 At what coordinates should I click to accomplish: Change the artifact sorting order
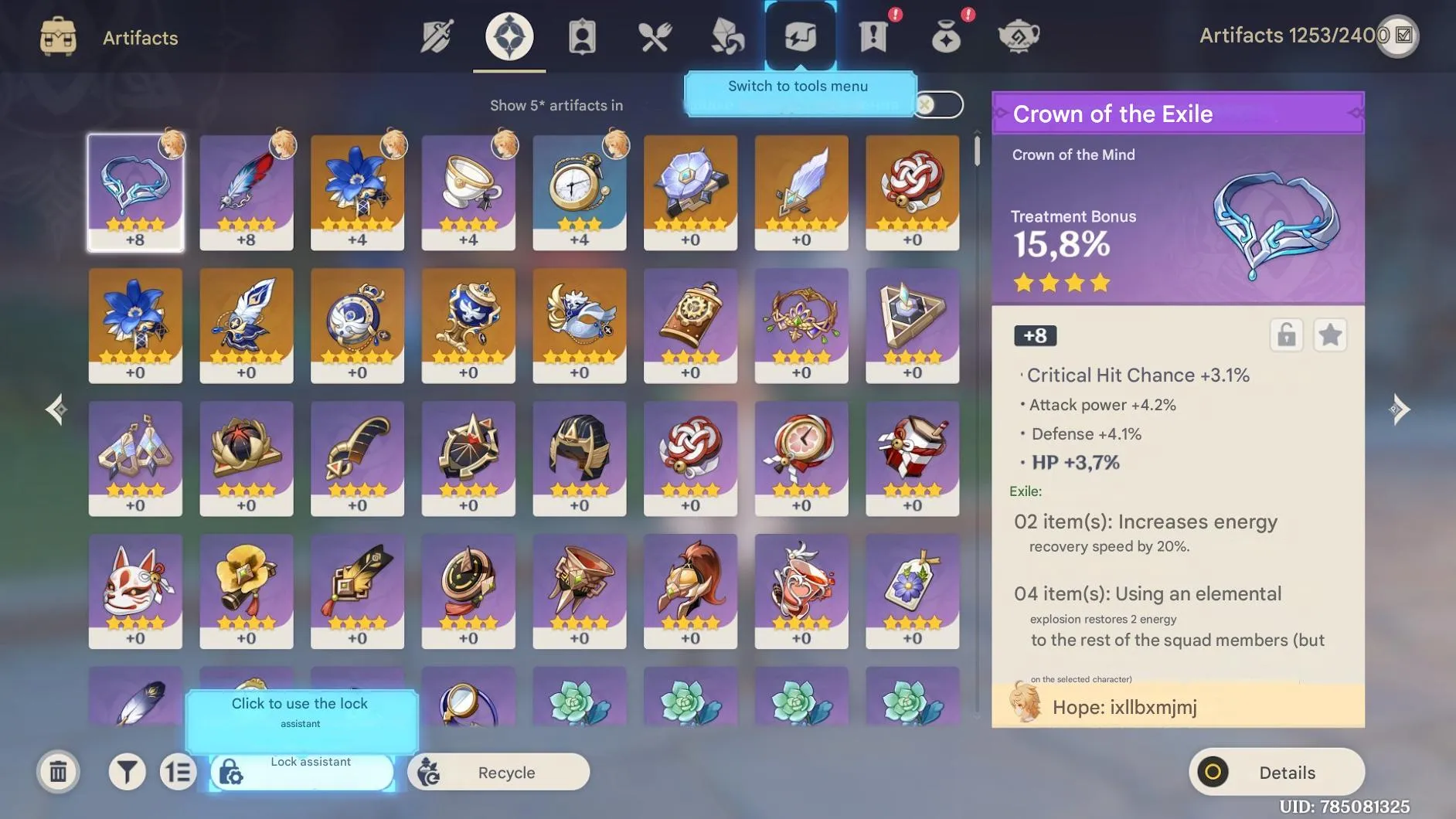click(x=178, y=771)
